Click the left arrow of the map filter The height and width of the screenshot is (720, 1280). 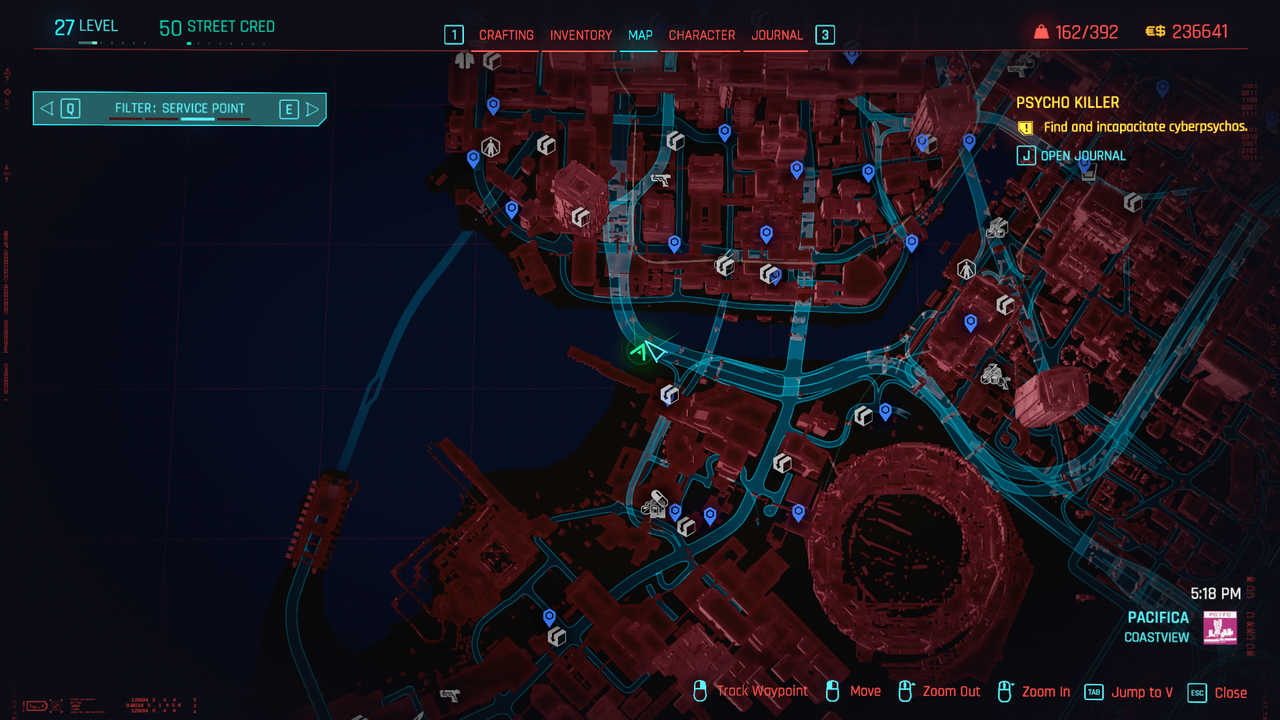47,109
